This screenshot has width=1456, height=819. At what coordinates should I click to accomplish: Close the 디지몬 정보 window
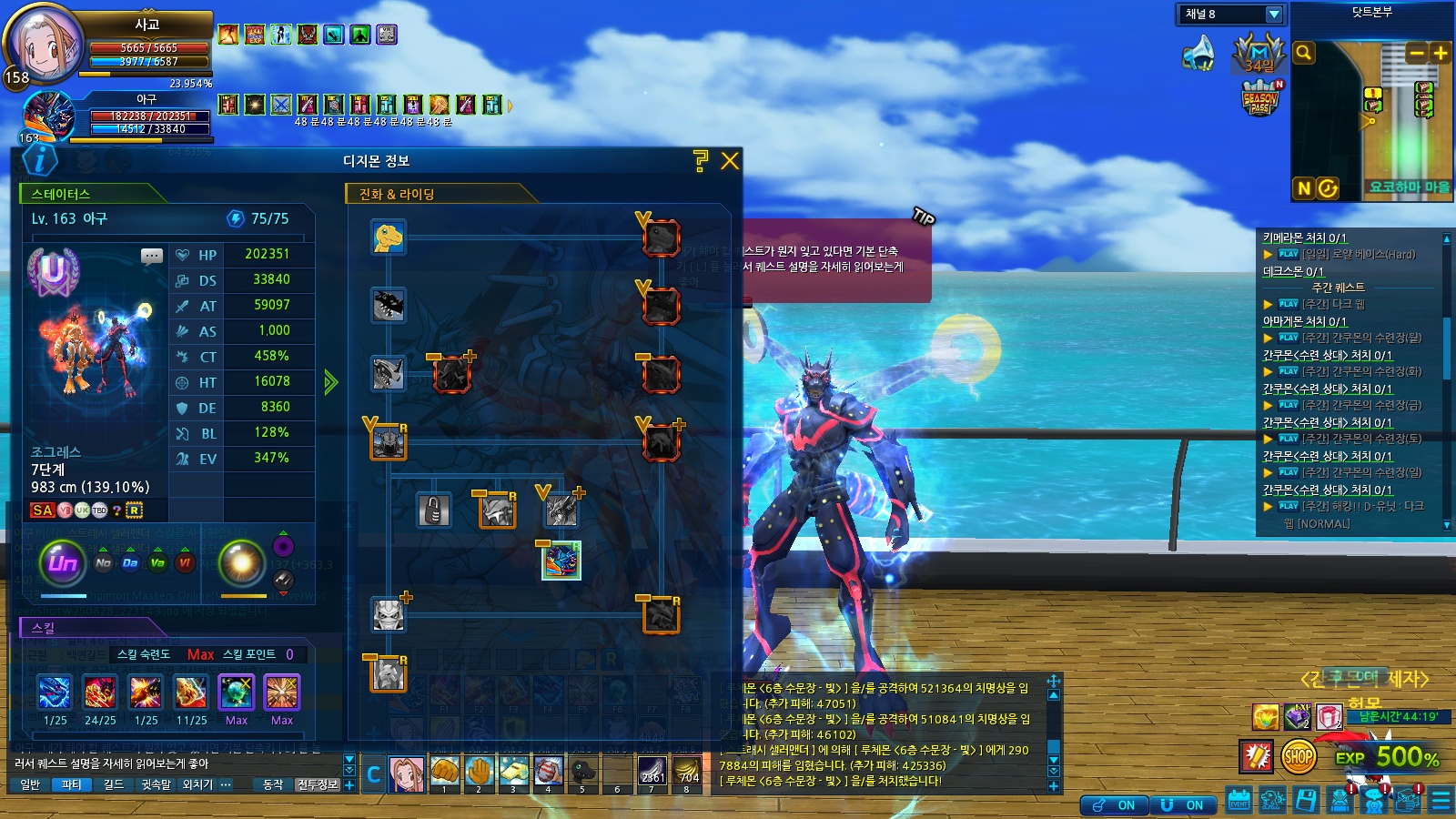coord(730,161)
